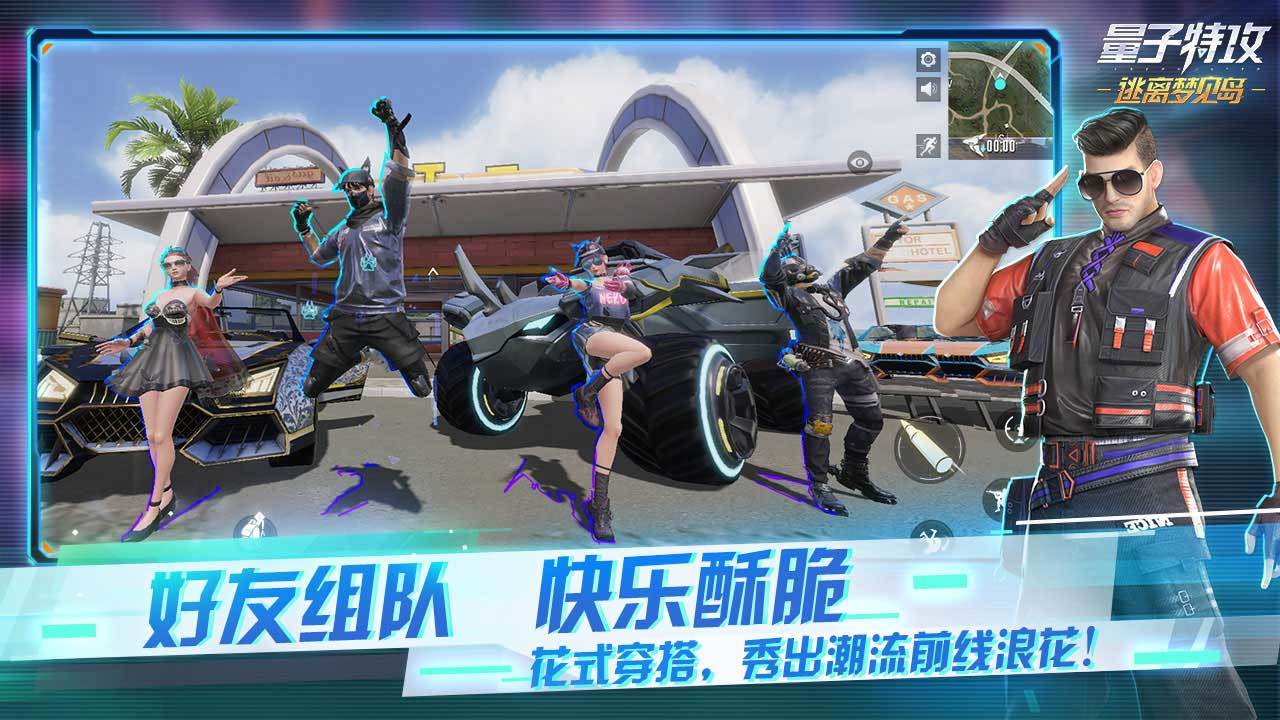Screen dimensions: 1280x720
Task: Tap the cyan player marker on the minimap
Action: (x=1000, y=83)
